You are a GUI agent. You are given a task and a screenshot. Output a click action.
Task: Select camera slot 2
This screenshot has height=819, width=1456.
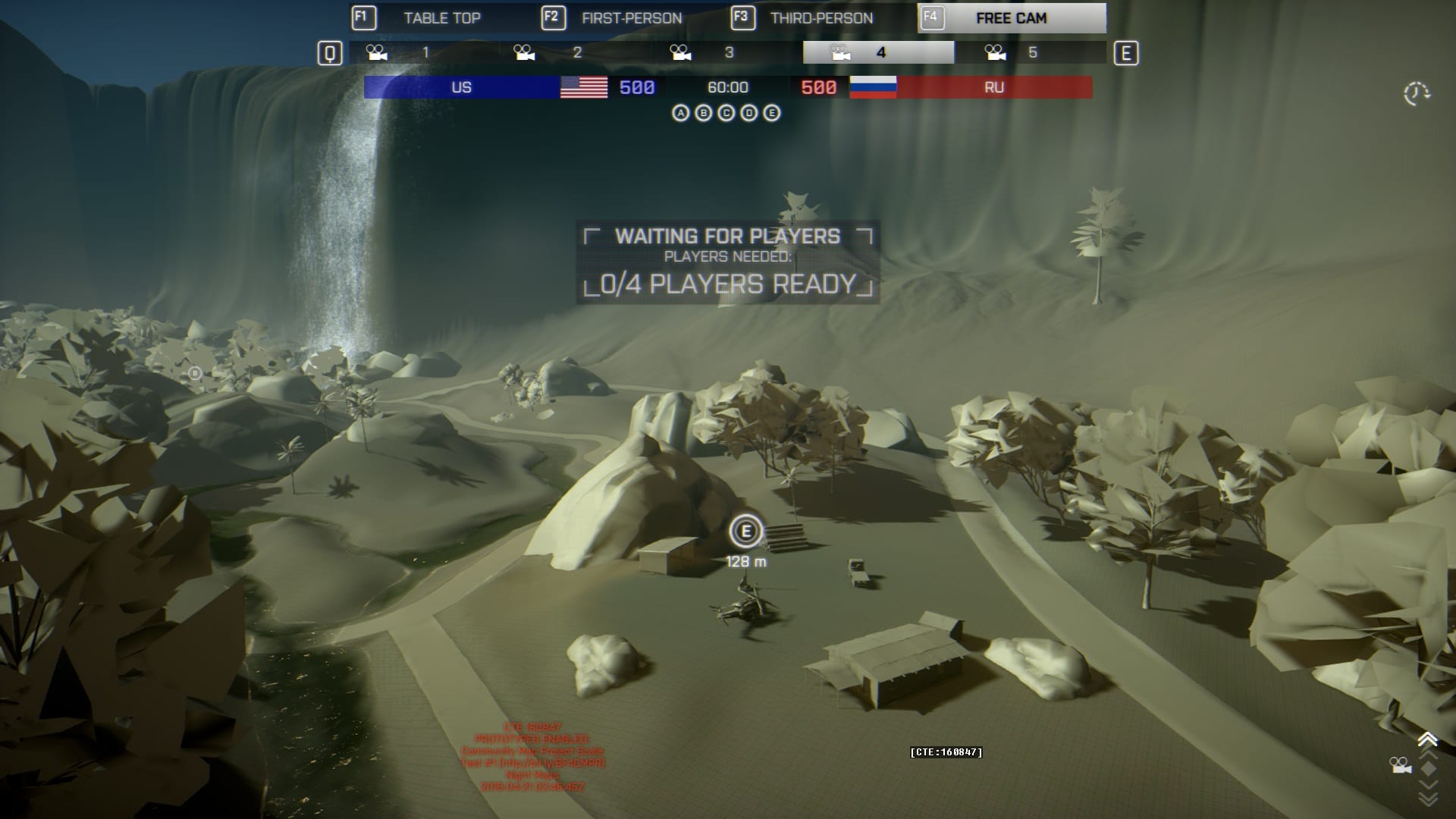pyautogui.click(x=576, y=52)
